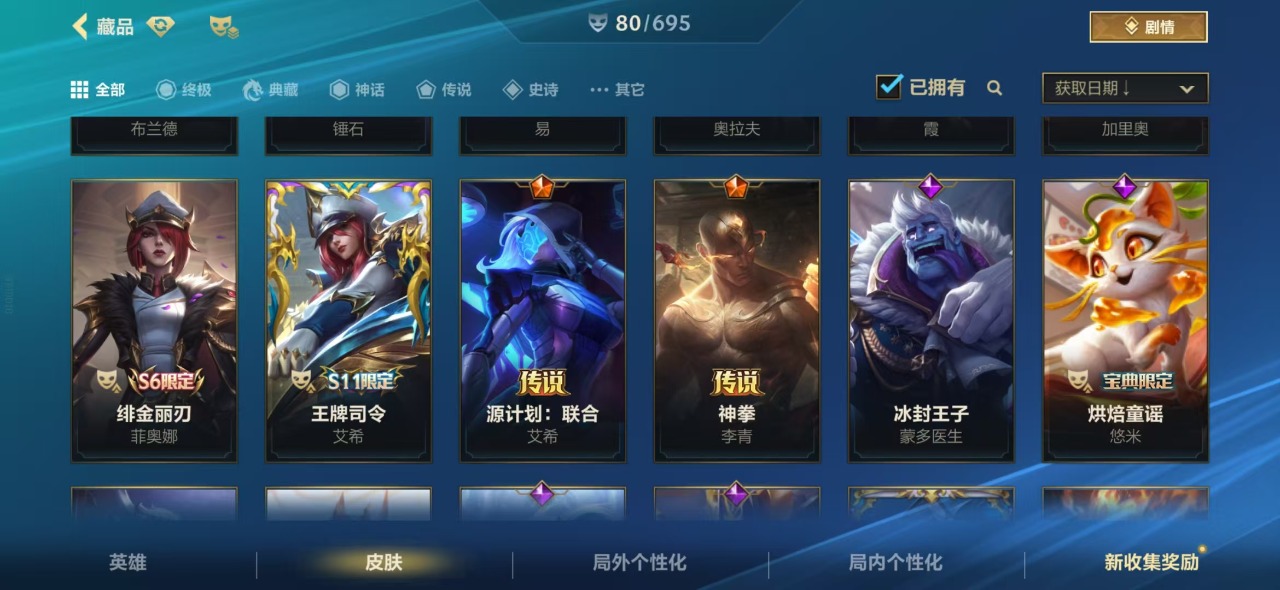This screenshot has width=1280, height=590.
Task: Choose the 源计划：联合 艾希 skin
Action: click(x=542, y=320)
